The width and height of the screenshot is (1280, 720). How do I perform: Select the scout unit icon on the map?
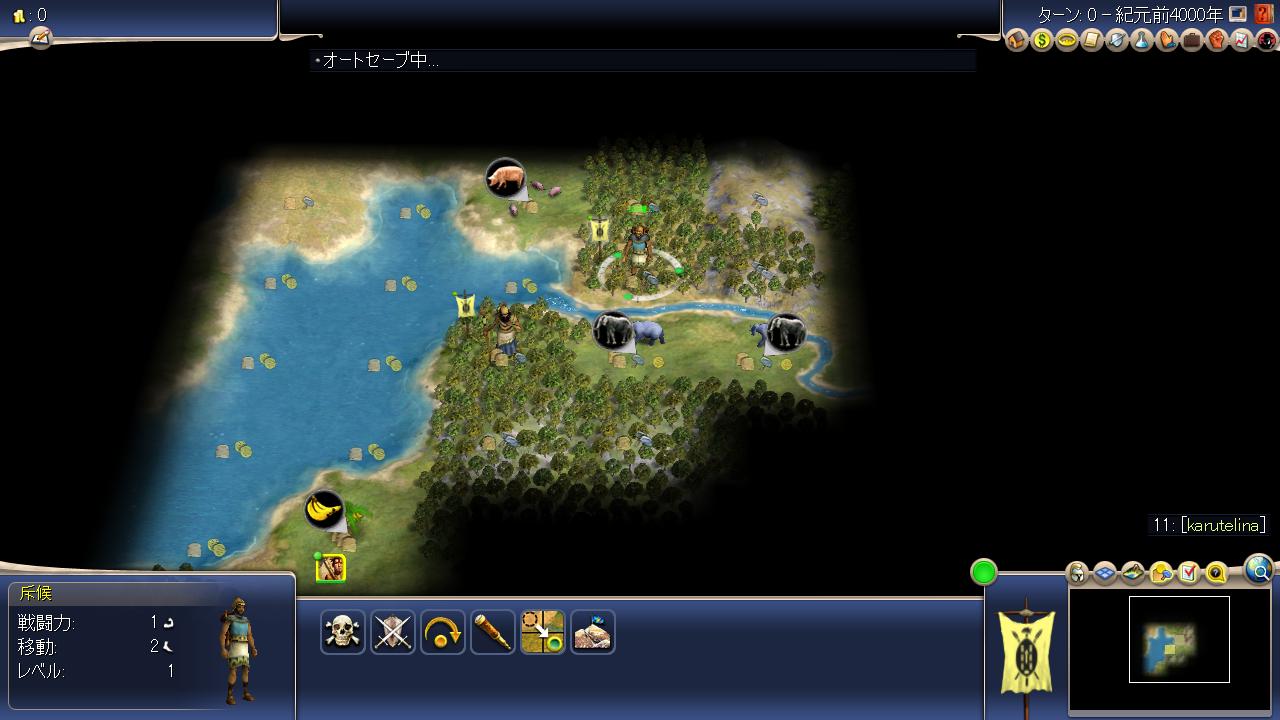(331, 568)
